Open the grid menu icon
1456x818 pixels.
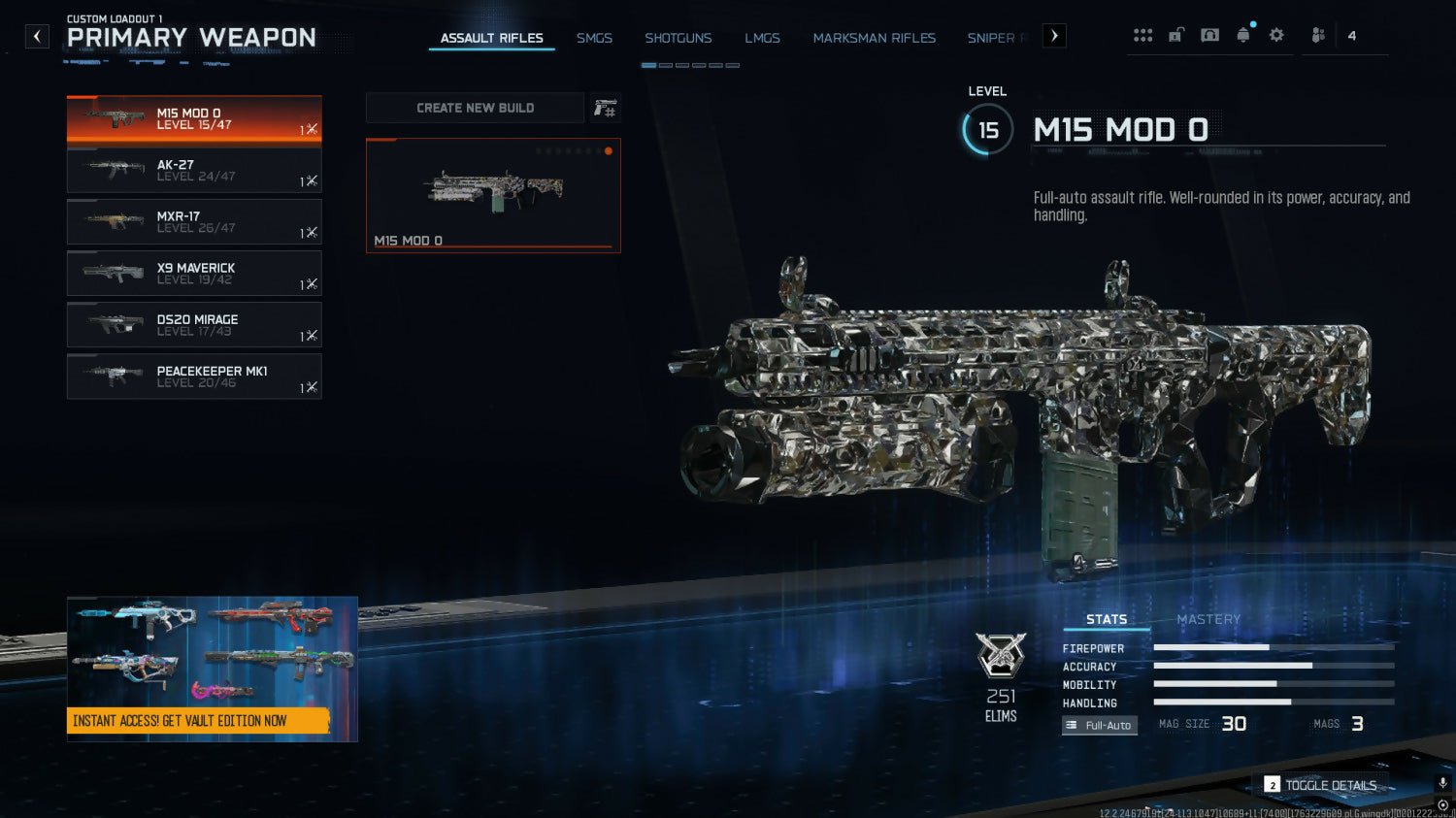coord(1142,36)
